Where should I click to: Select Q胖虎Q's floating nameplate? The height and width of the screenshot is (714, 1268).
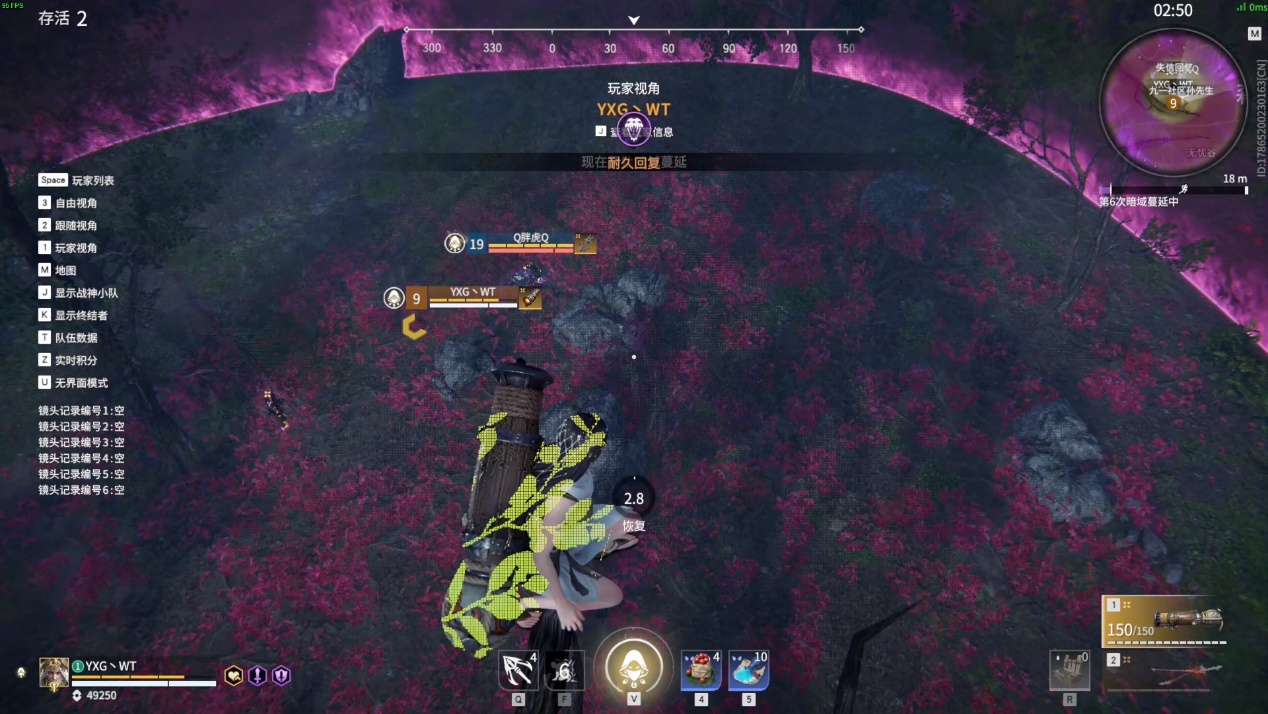[x=530, y=243]
